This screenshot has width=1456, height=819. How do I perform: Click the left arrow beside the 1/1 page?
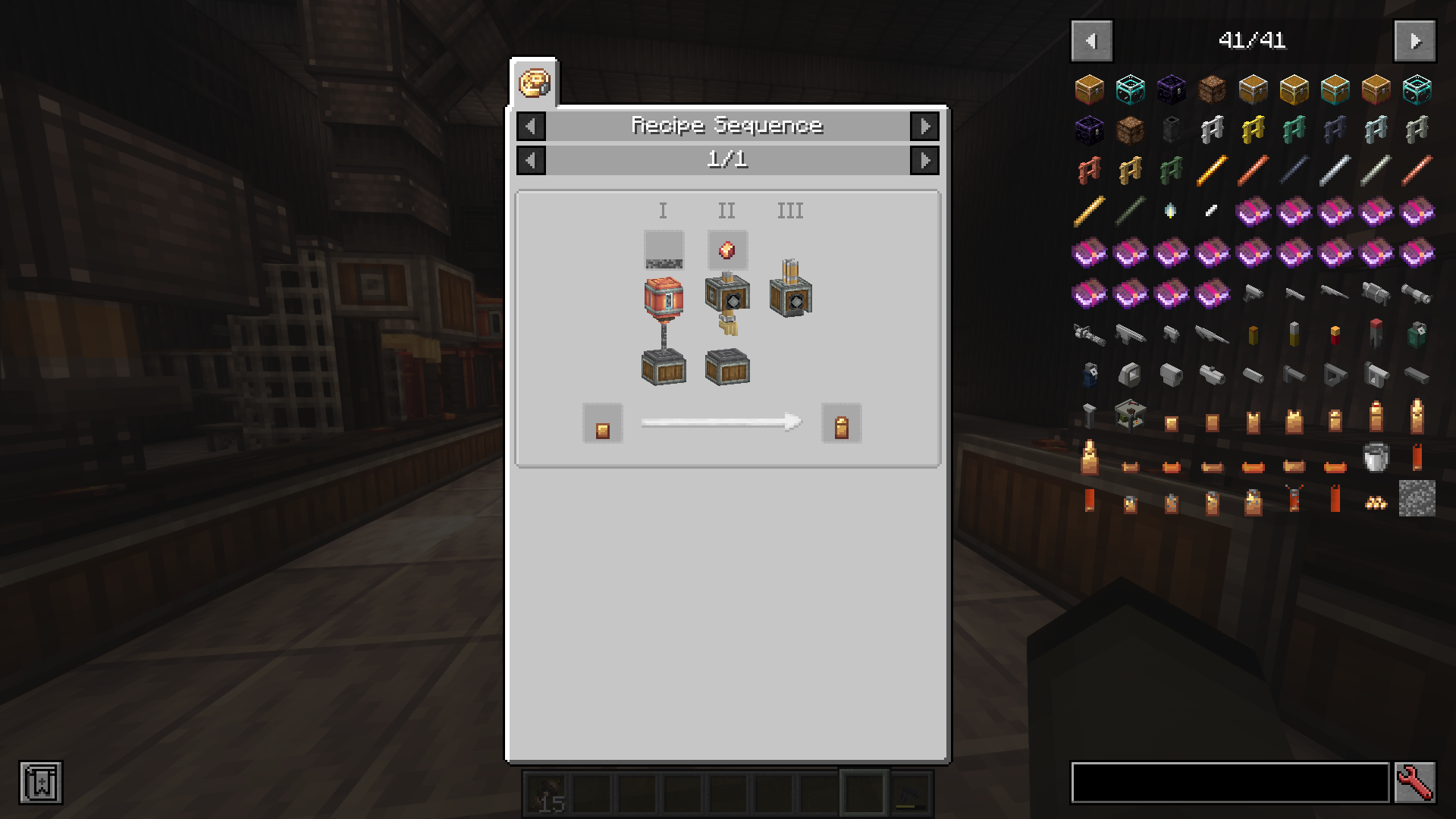(x=530, y=160)
